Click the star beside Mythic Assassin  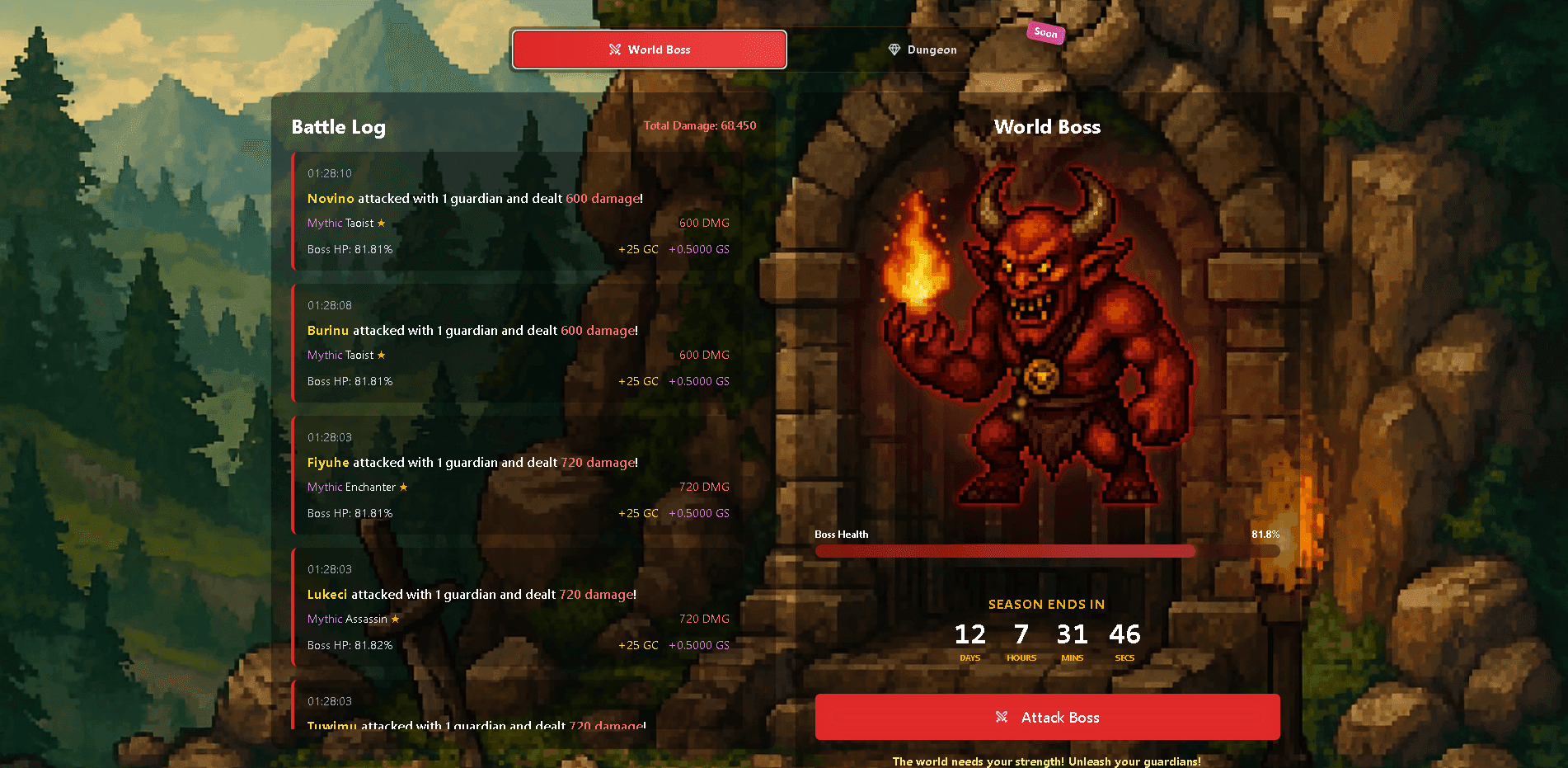(x=394, y=619)
